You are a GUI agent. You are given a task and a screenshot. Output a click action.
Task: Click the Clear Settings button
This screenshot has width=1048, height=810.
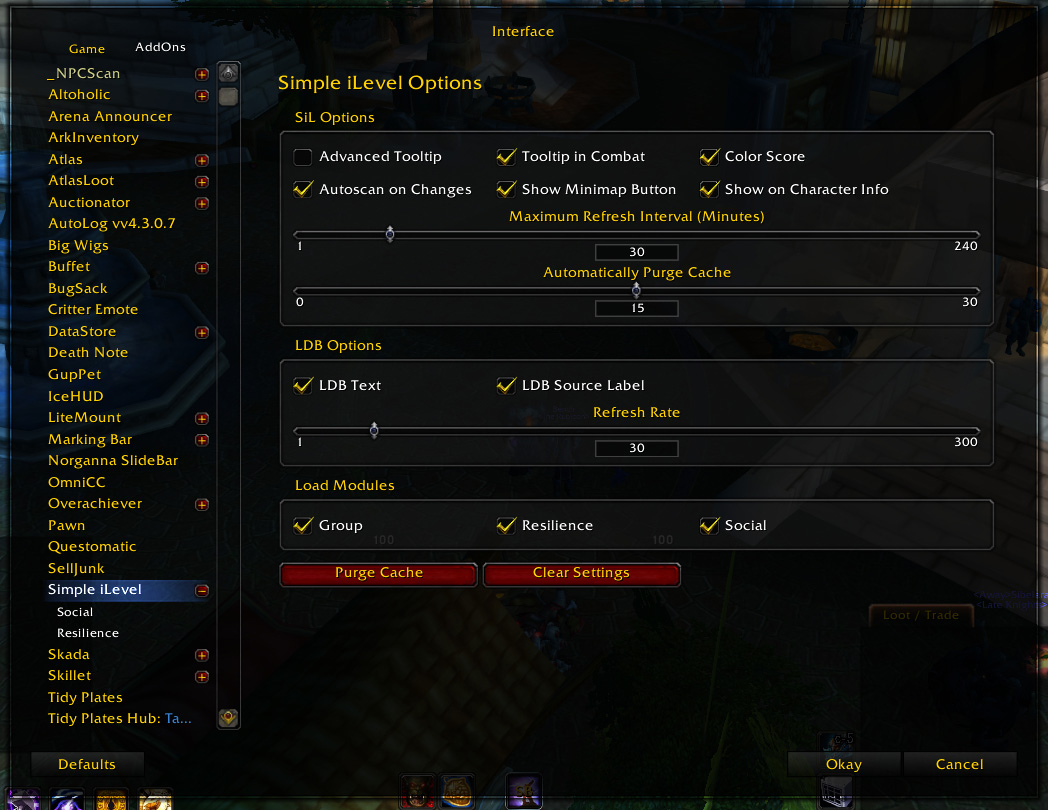coord(581,573)
